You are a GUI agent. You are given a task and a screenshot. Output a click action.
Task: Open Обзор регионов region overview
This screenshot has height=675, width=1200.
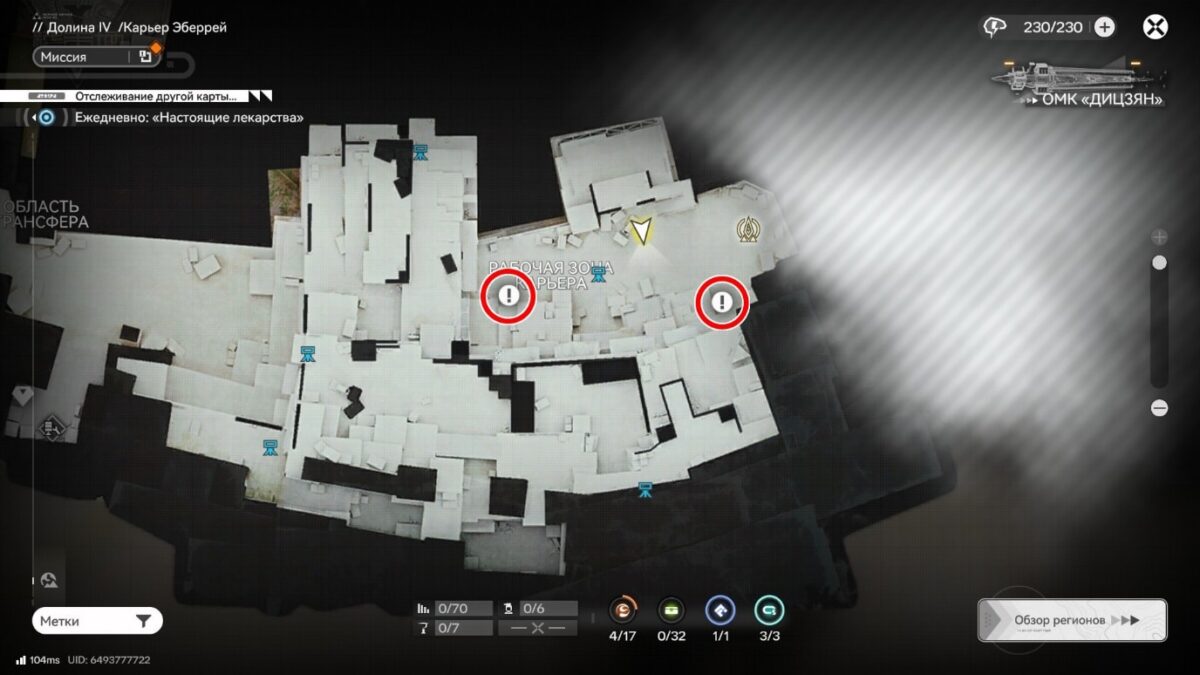pos(1072,620)
